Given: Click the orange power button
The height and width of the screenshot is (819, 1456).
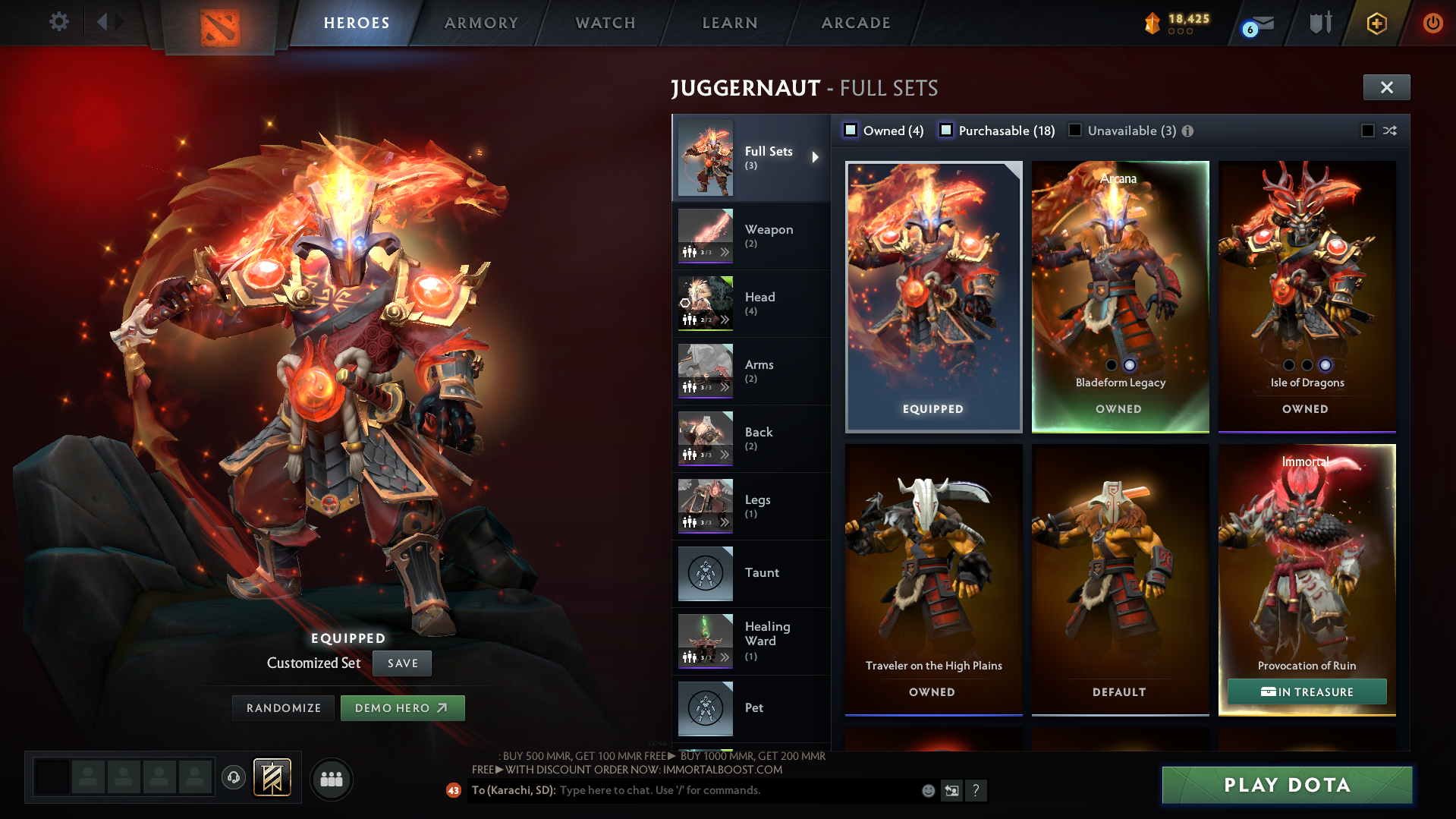Looking at the screenshot, I should pyautogui.click(x=1433, y=23).
